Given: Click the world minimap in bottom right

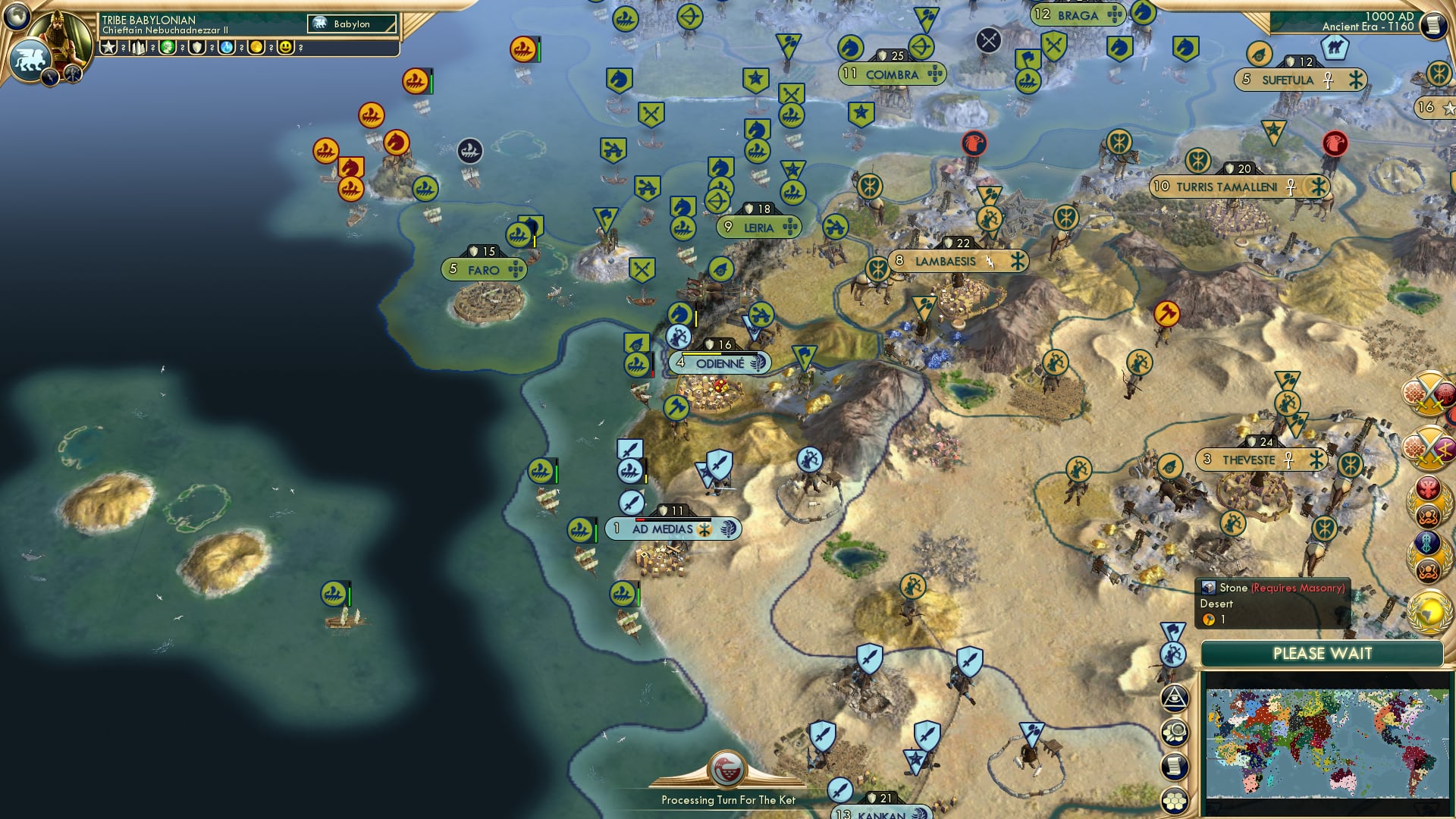Looking at the screenshot, I should pyautogui.click(x=1327, y=739).
